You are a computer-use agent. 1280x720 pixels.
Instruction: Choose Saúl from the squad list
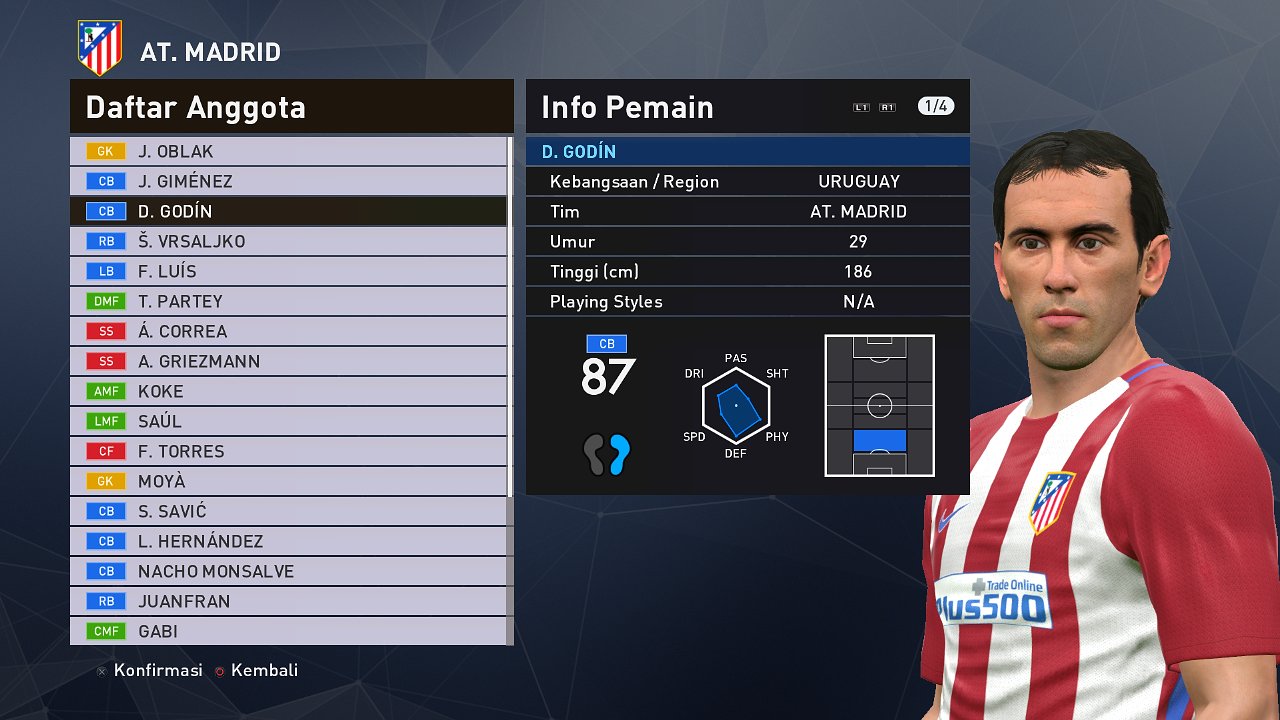tap(288, 421)
